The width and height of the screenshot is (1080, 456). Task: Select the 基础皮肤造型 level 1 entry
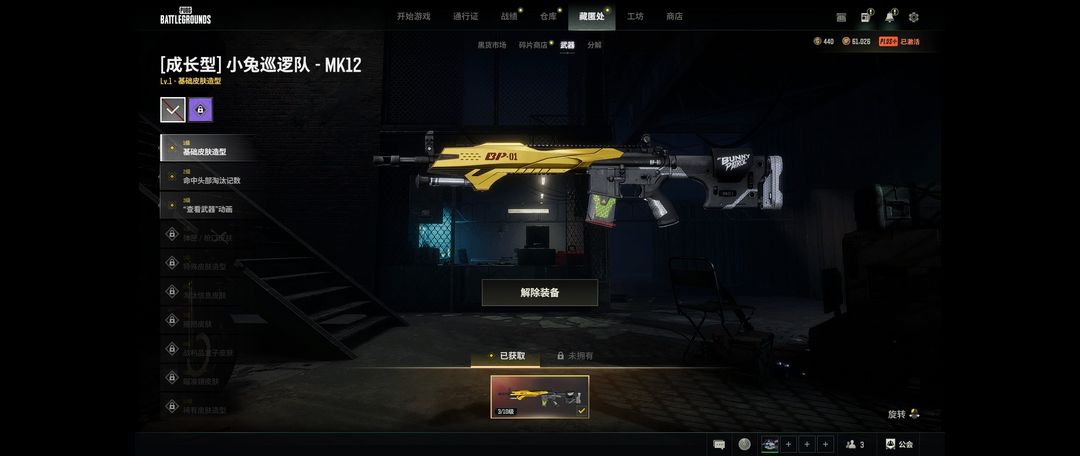coord(208,148)
